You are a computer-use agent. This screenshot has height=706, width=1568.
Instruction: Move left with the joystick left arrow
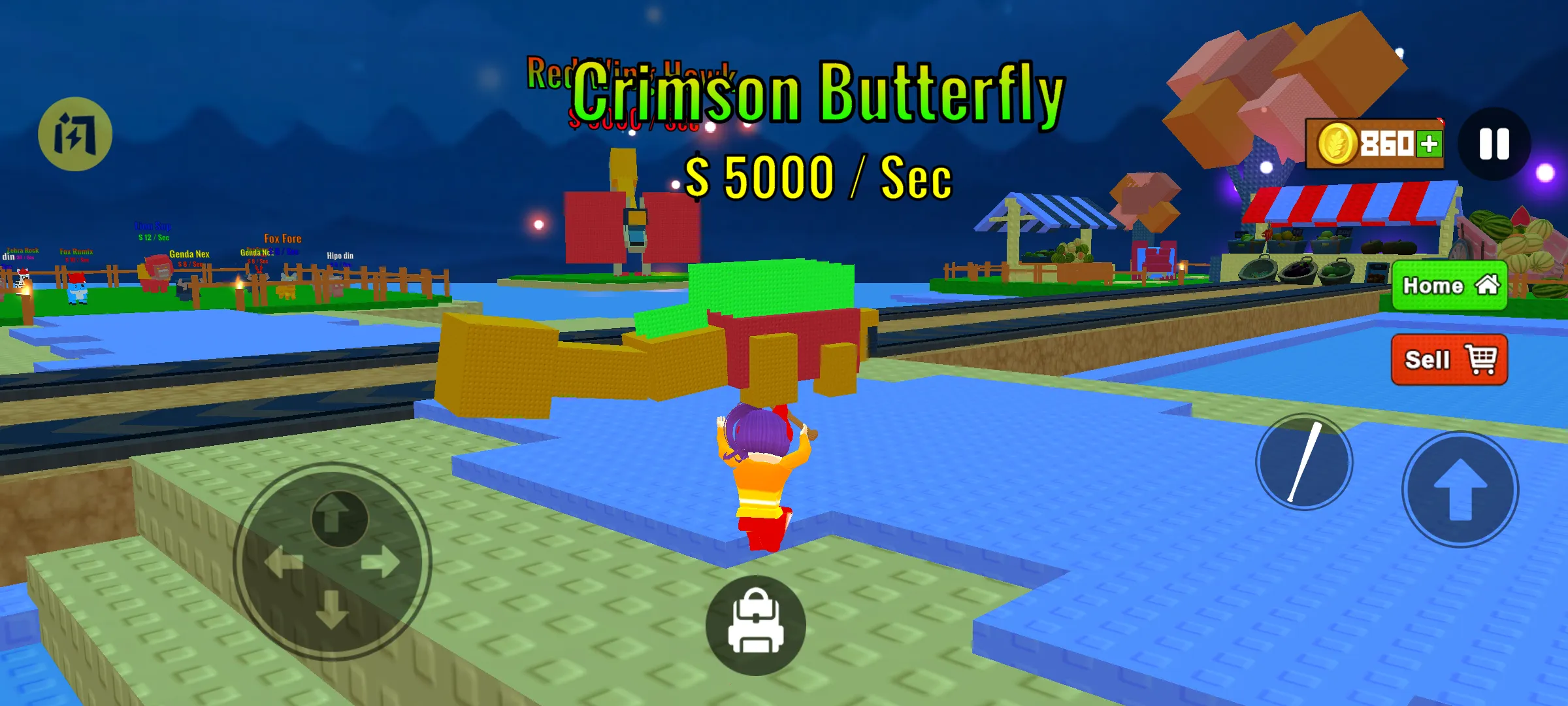pos(284,562)
